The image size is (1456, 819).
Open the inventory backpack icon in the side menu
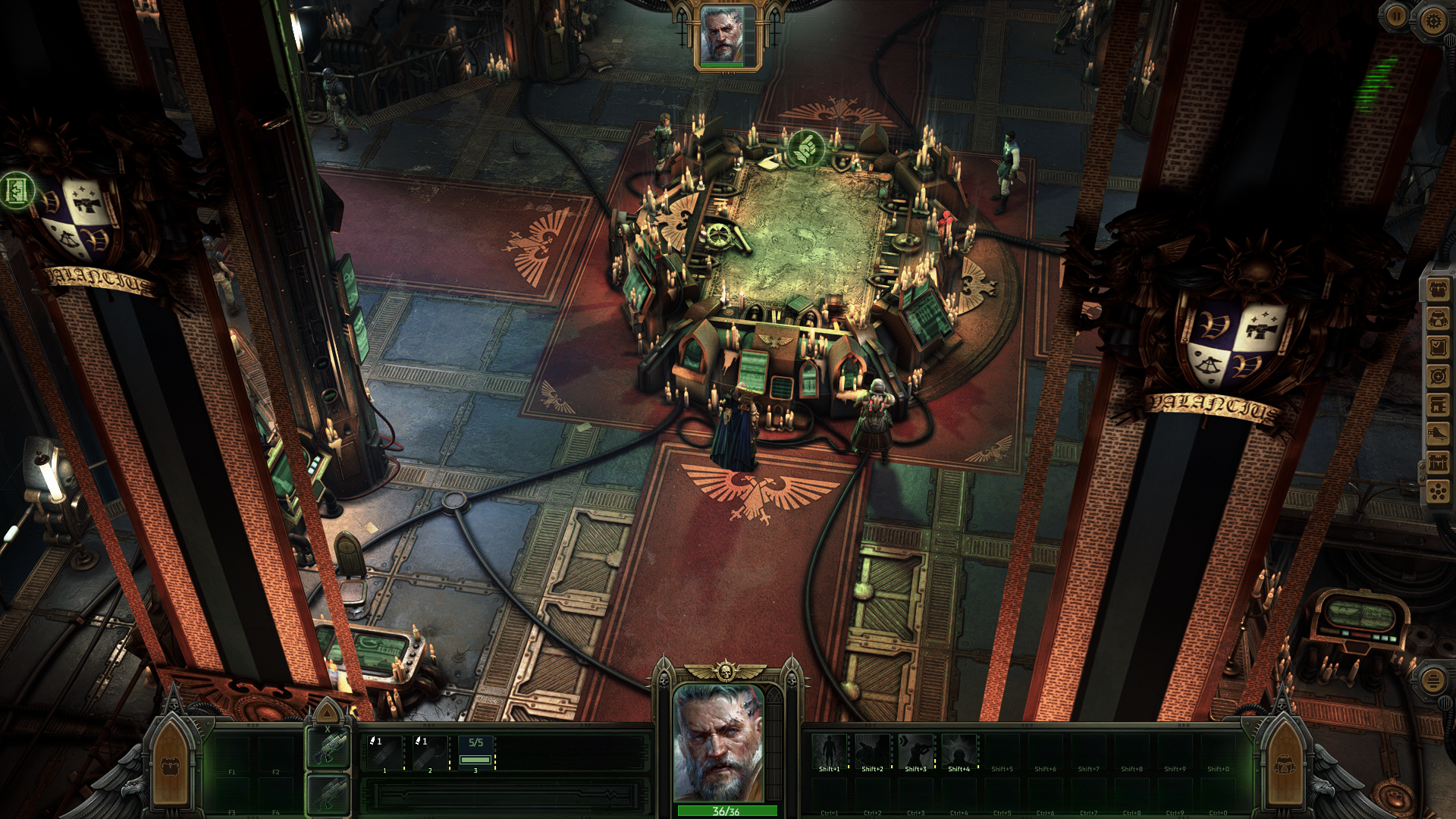coord(1438,290)
